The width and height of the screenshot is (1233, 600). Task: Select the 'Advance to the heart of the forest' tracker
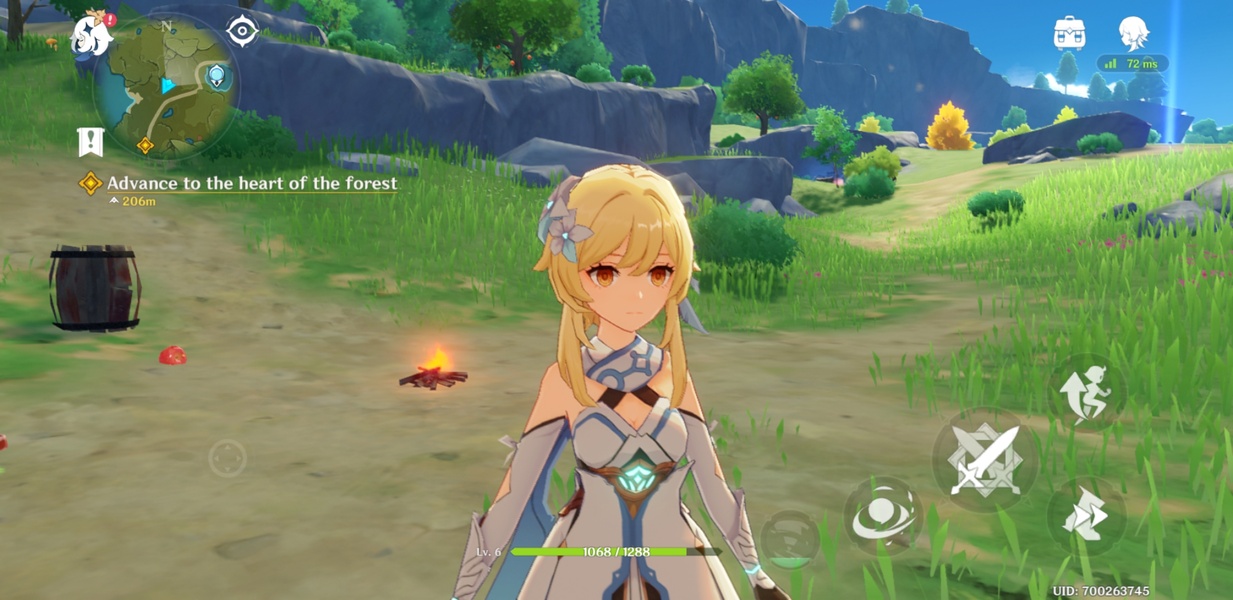251,183
